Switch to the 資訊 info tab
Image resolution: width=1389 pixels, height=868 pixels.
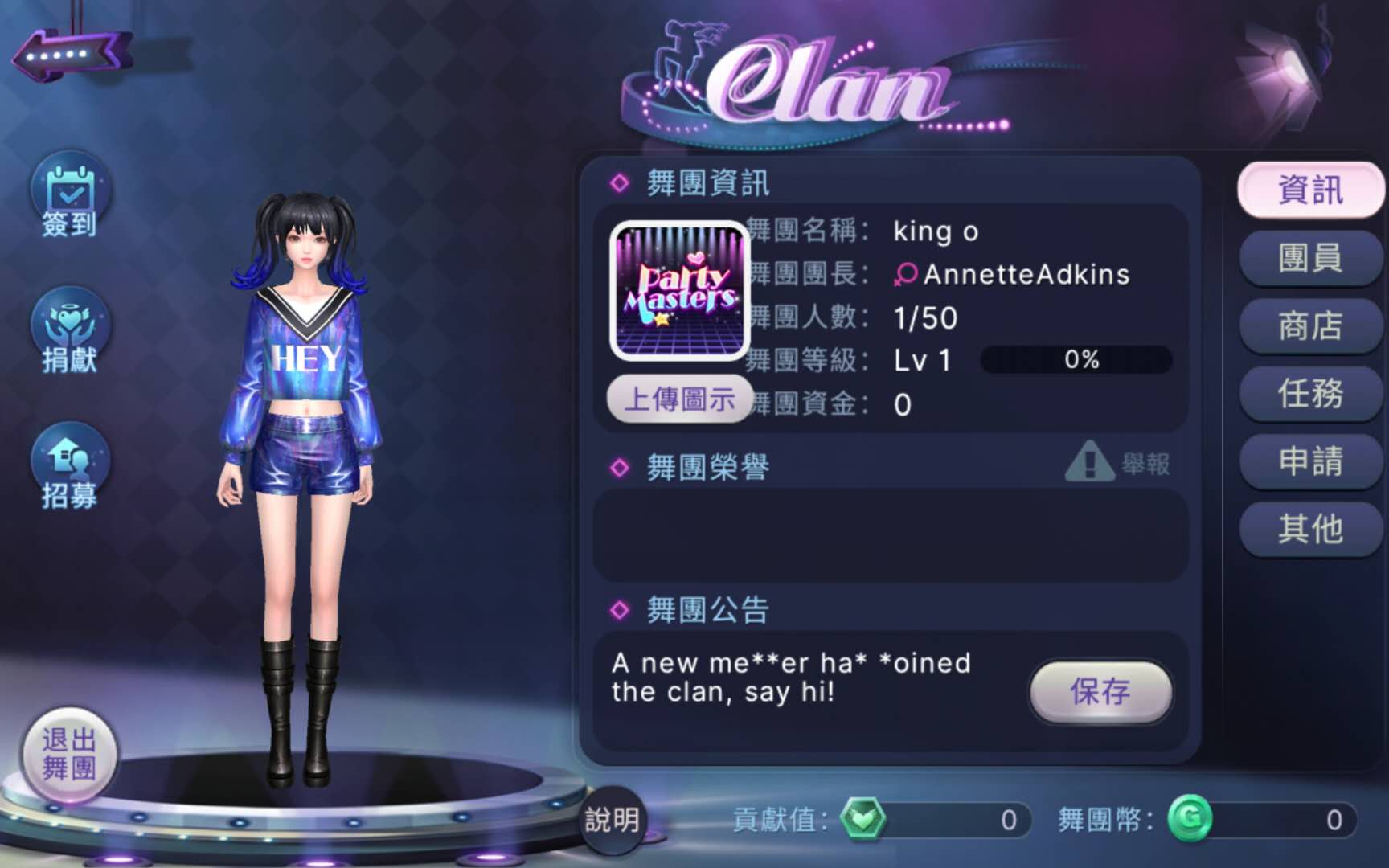tap(1310, 190)
